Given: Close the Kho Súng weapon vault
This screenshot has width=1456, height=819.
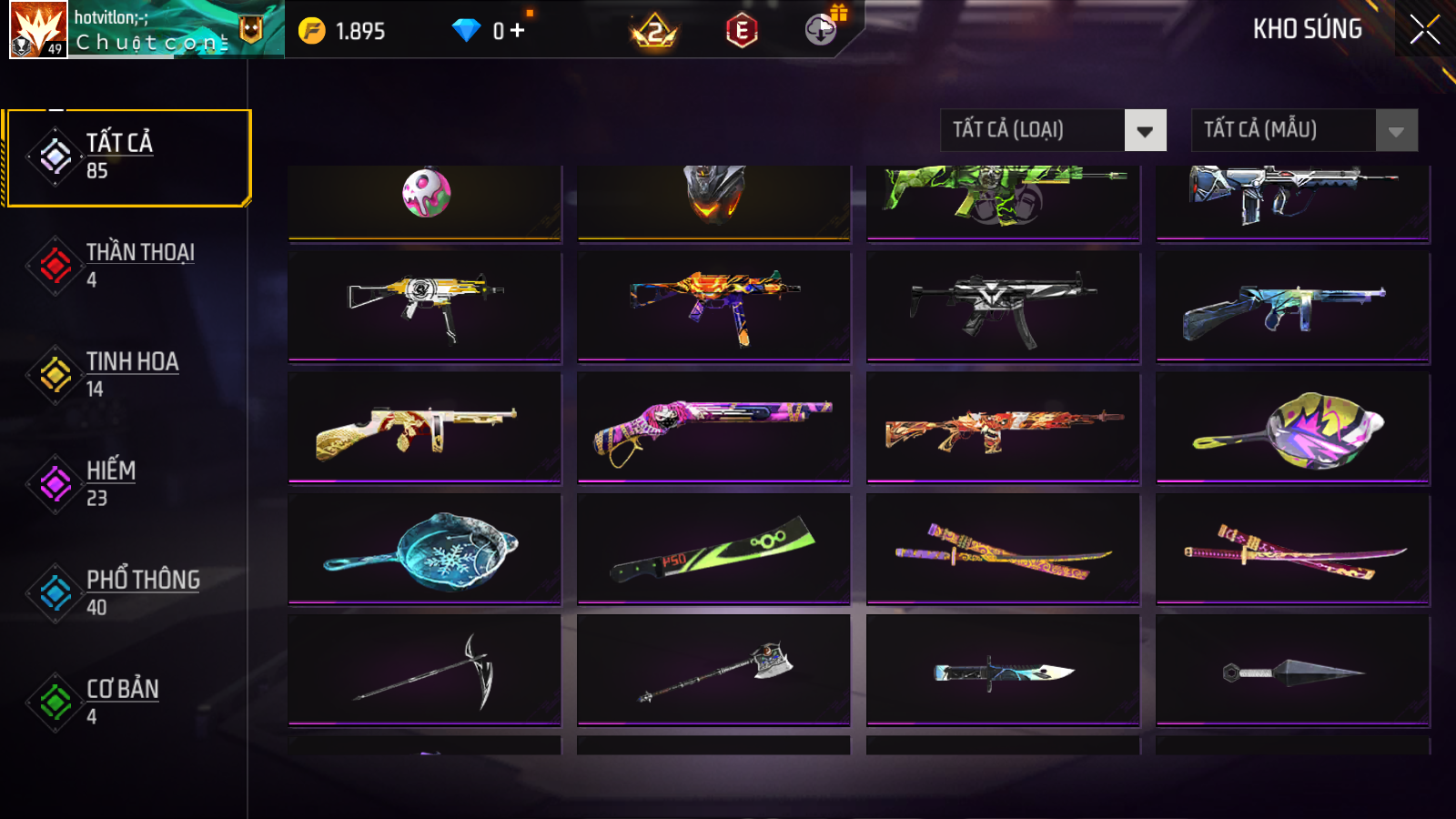Looking at the screenshot, I should (x=1424, y=29).
